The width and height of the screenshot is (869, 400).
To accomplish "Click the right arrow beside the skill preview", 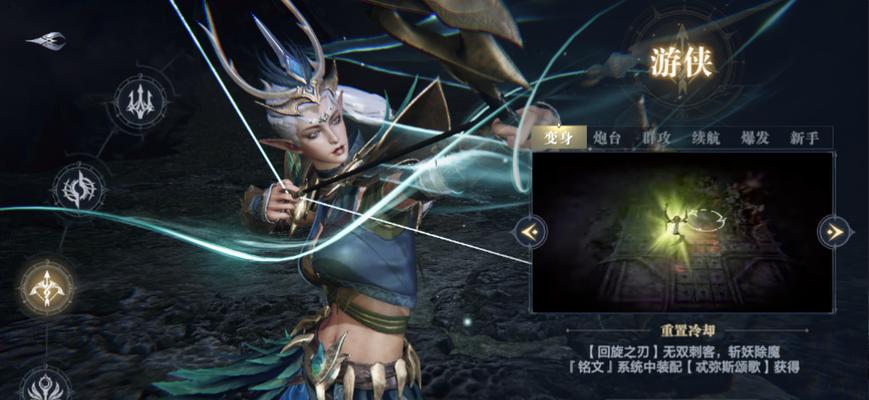I will click(833, 233).
